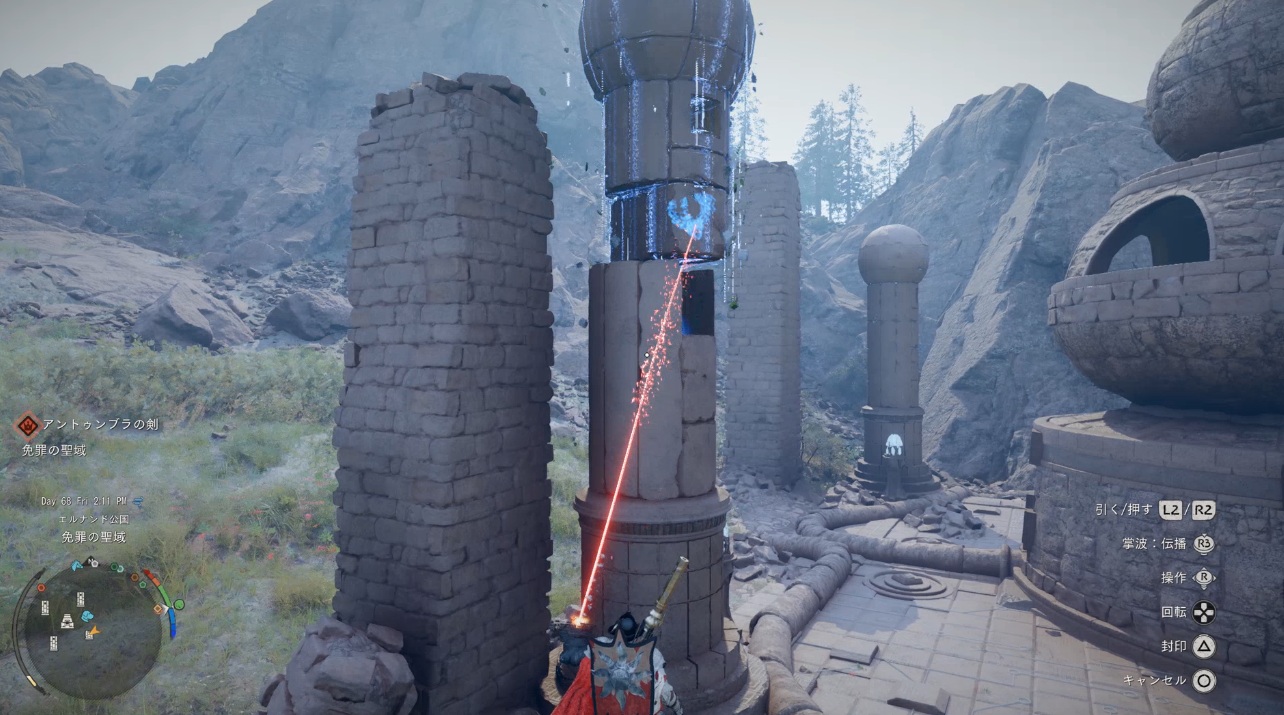Select the shrine building marker on minimap
Image resolution: width=1284 pixels, height=715 pixels.
[67, 622]
